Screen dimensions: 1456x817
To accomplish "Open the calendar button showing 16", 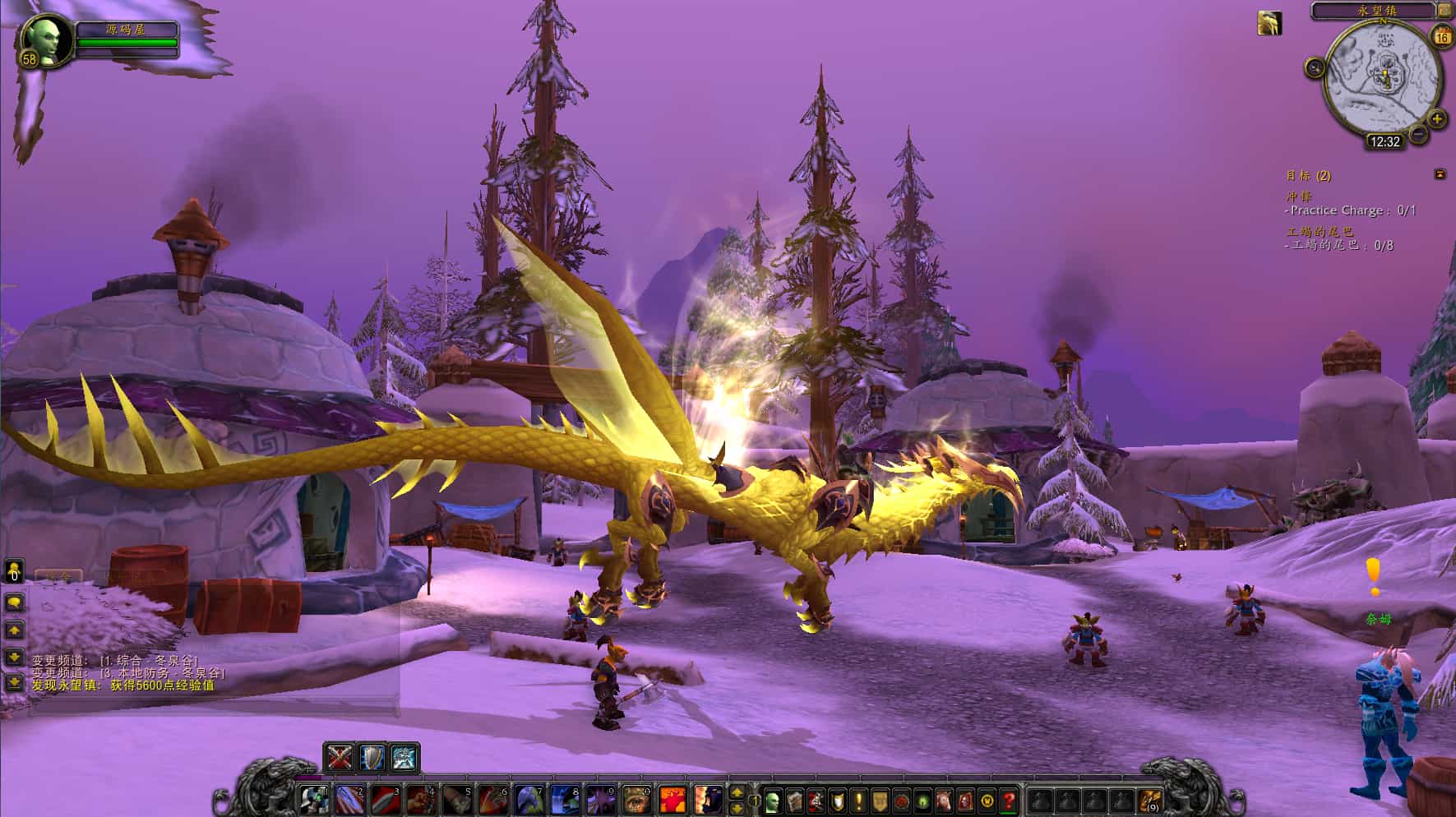I will [x=1442, y=36].
